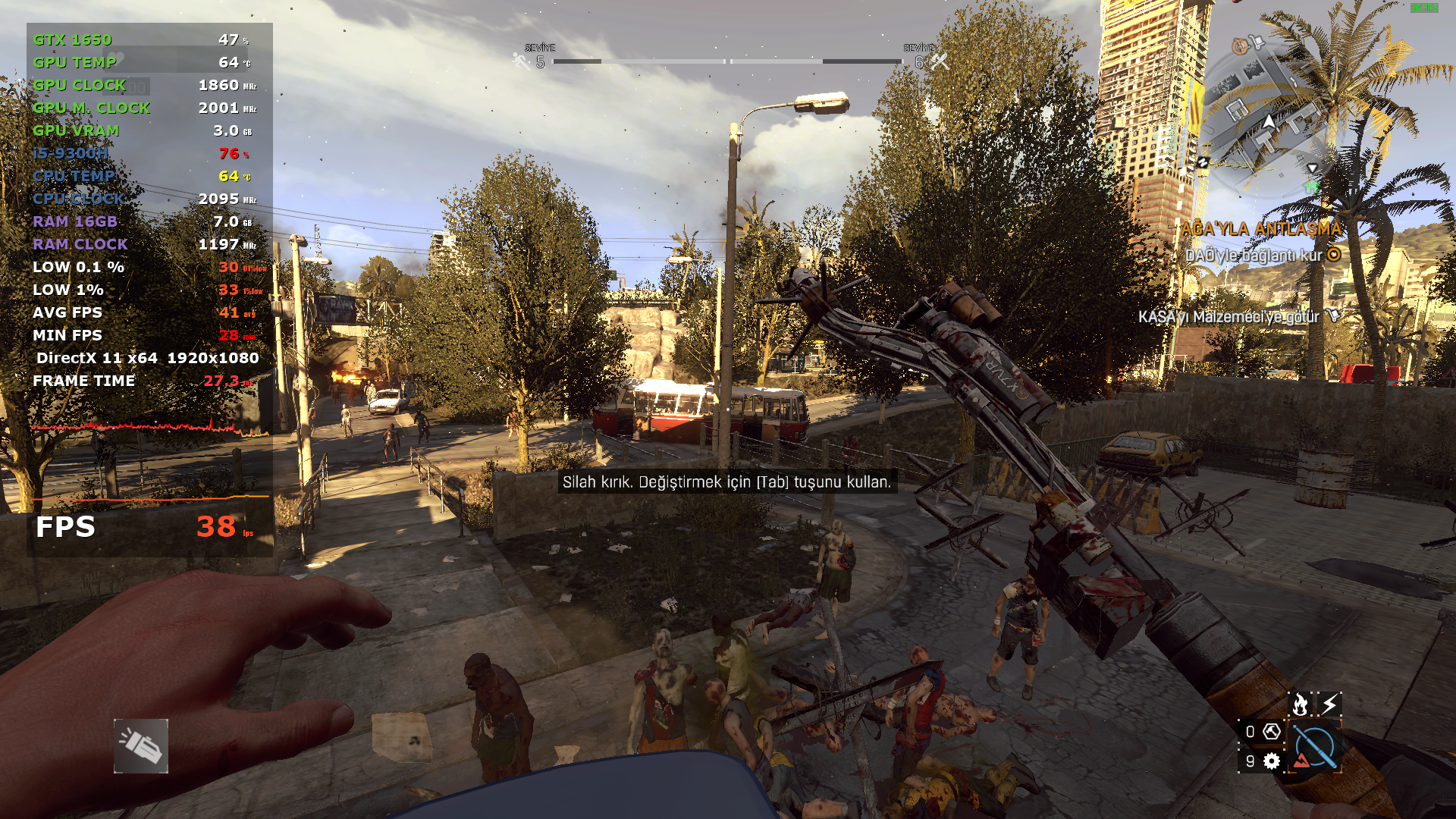Click the flame effect icon
The height and width of the screenshot is (819, 1456).
pos(1300,704)
